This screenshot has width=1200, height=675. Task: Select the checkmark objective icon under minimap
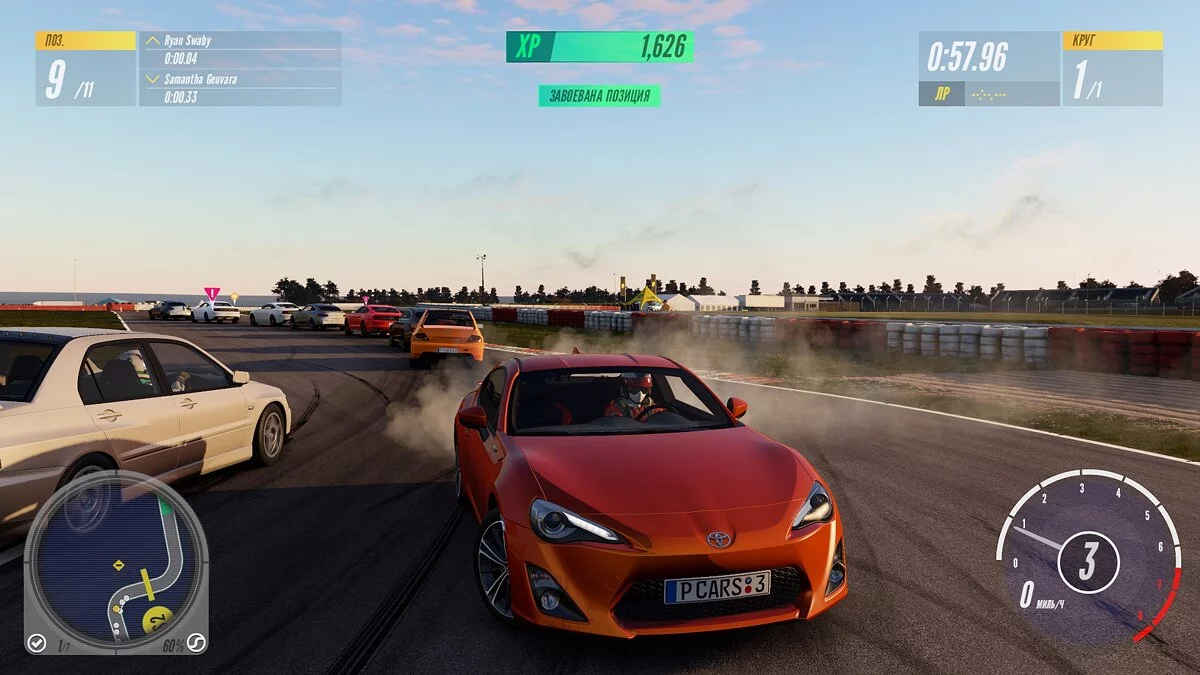37,643
